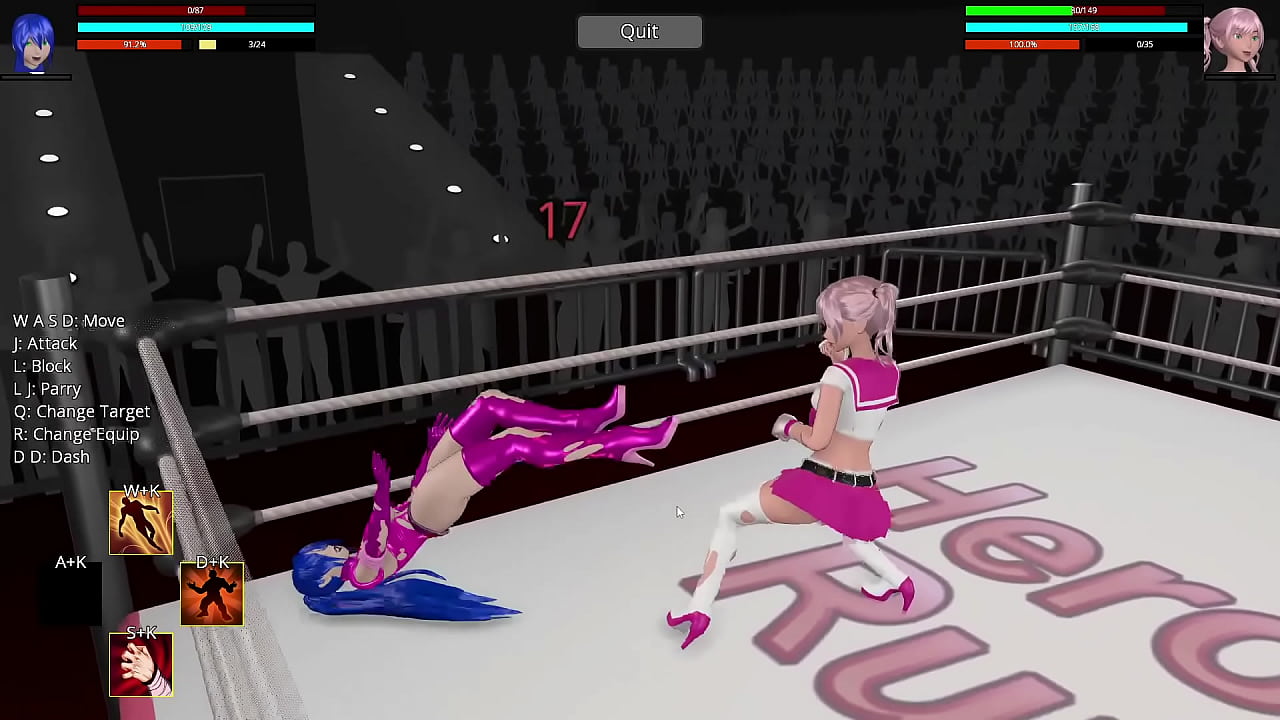Click the 'Q: Change Target' hint text
The width and height of the screenshot is (1280, 720).
click(x=81, y=411)
